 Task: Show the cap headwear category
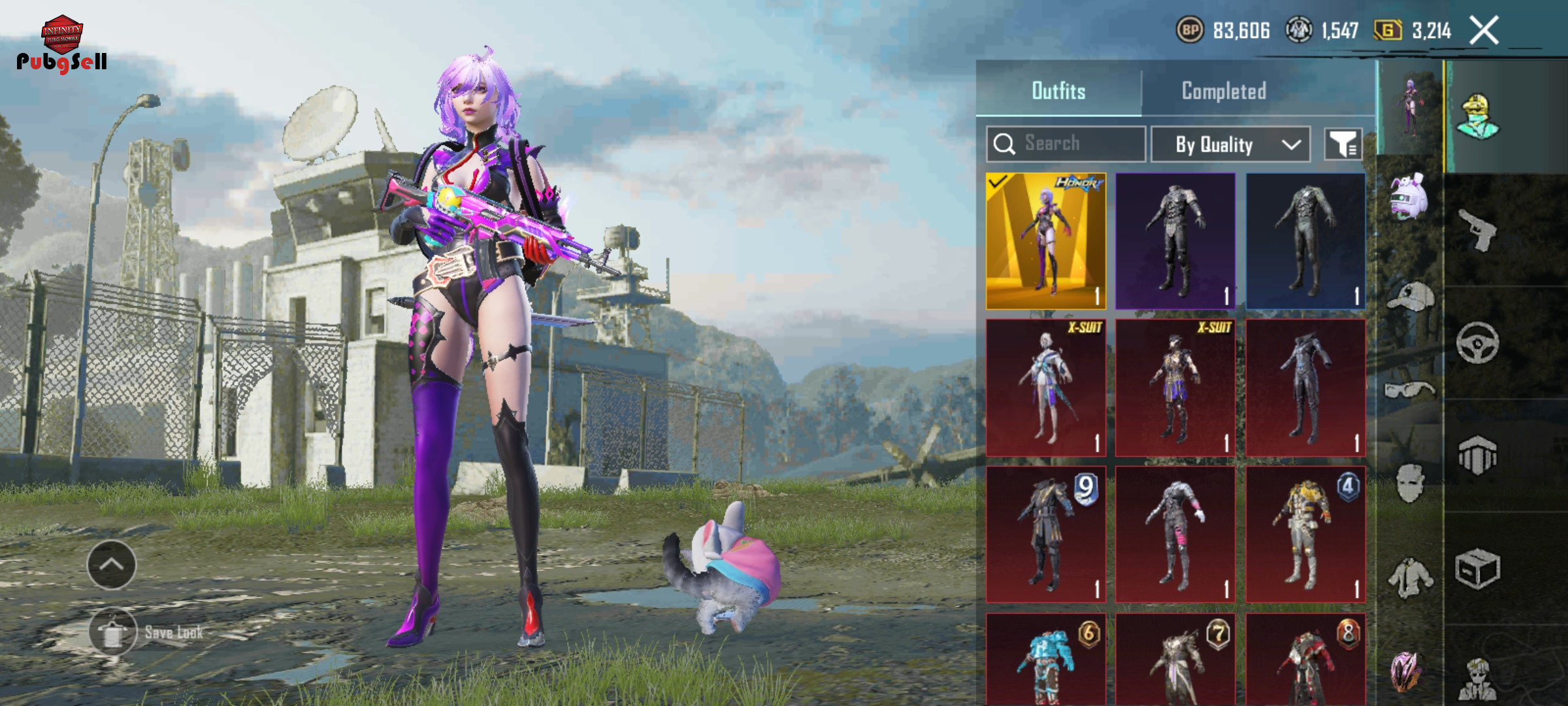pyautogui.click(x=1410, y=297)
